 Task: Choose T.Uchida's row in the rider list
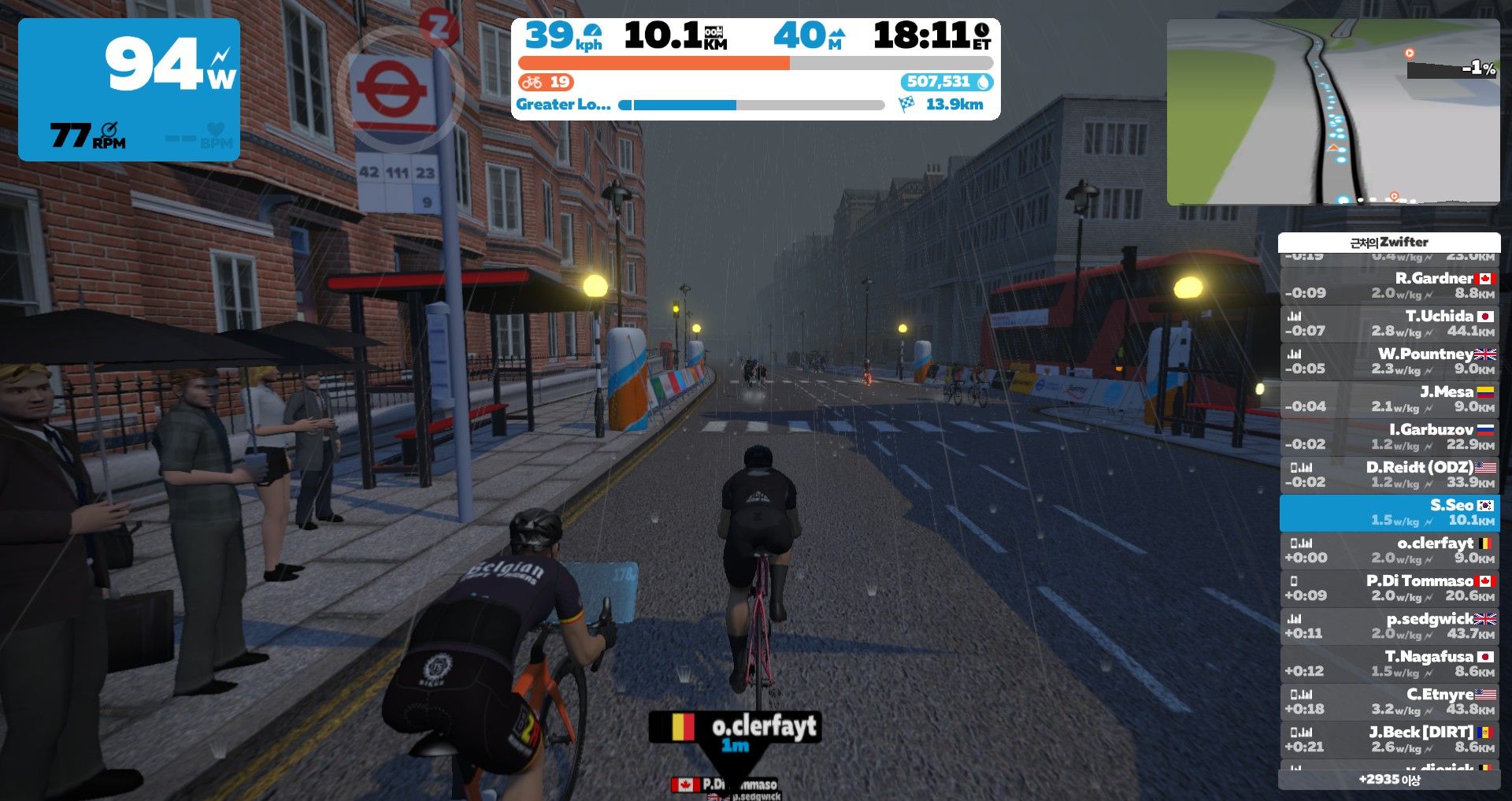coord(1389,323)
